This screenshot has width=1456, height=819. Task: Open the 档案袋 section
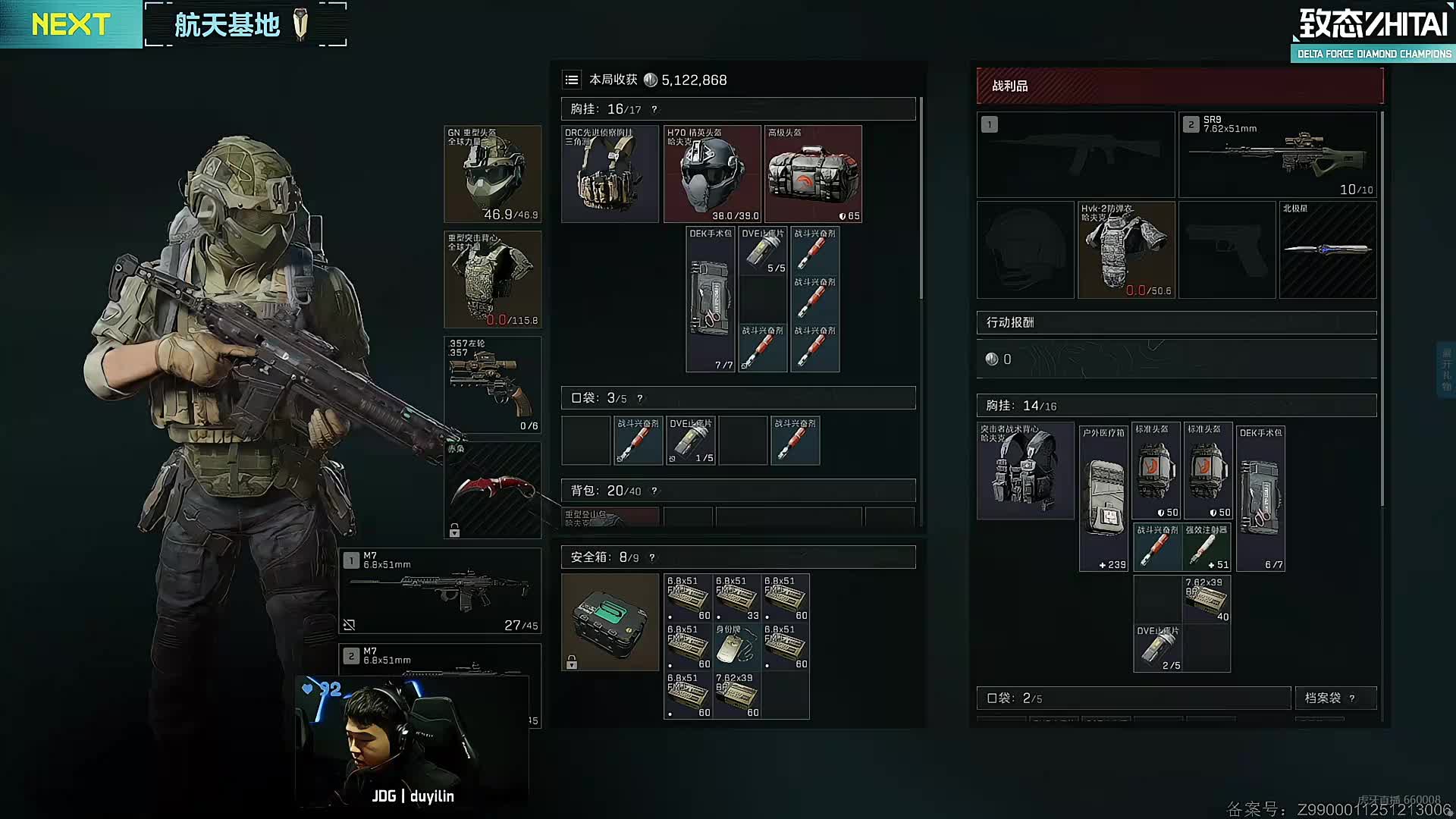point(1323,698)
